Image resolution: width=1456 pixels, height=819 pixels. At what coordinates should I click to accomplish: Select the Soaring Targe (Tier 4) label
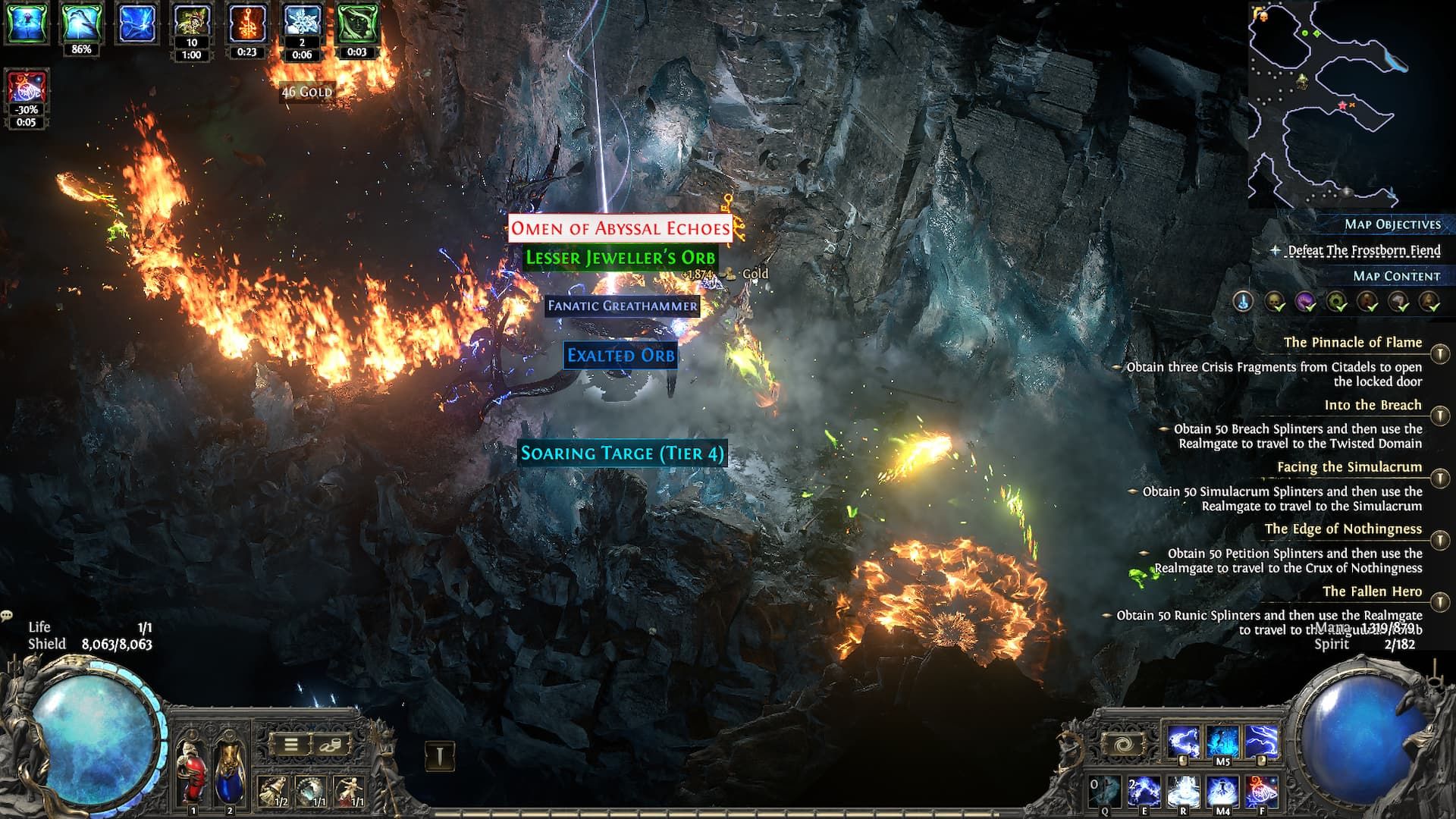point(622,453)
